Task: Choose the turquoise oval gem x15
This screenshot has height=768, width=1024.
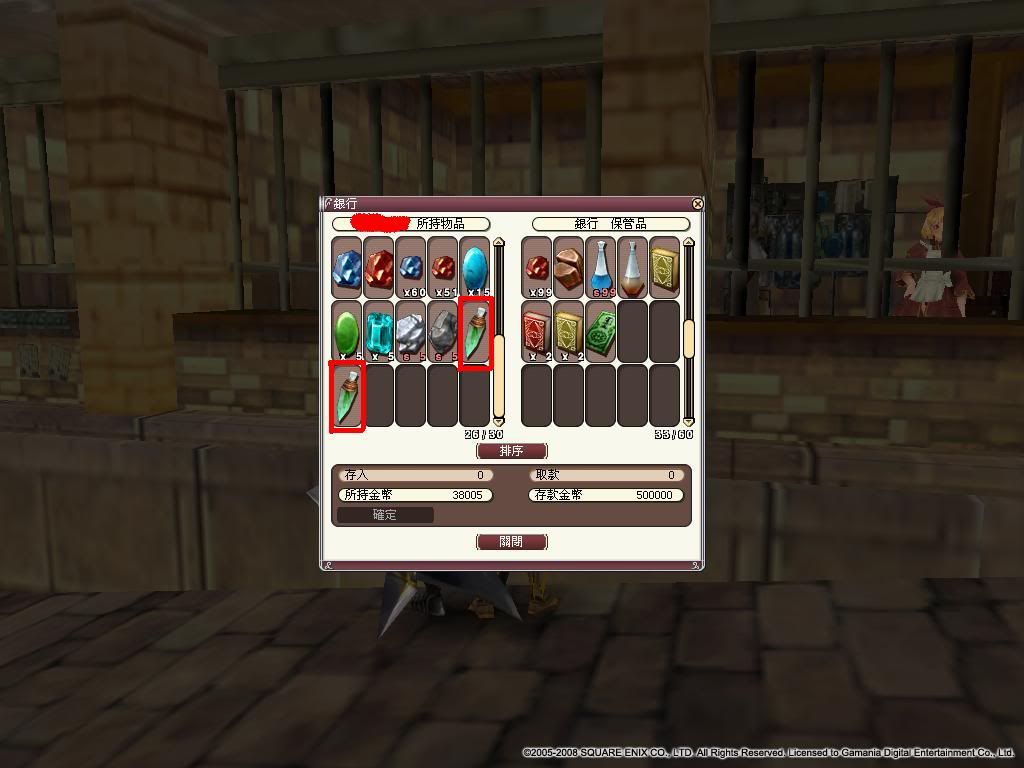Action: (x=475, y=267)
